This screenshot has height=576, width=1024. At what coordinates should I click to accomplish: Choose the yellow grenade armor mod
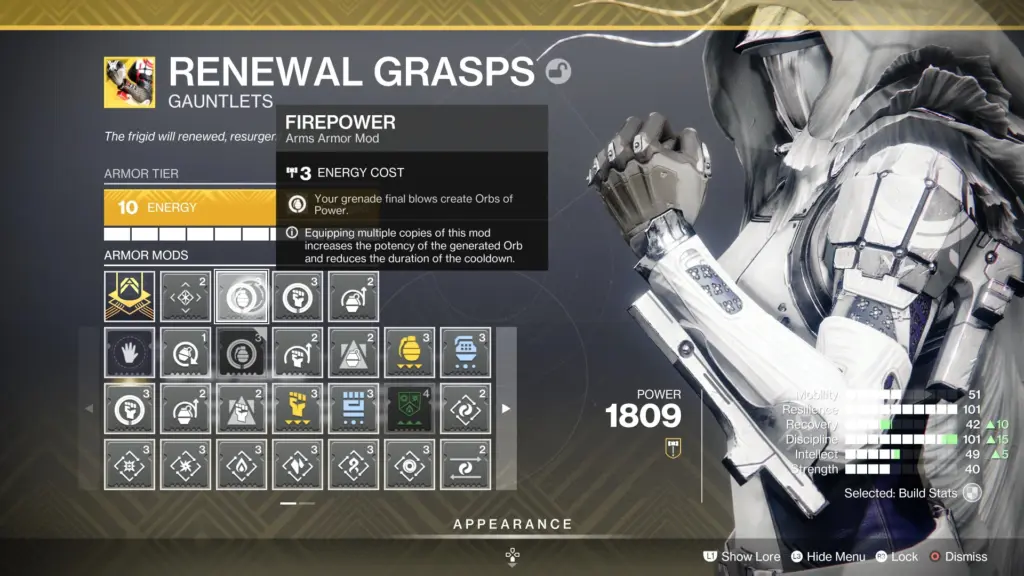(x=409, y=353)
